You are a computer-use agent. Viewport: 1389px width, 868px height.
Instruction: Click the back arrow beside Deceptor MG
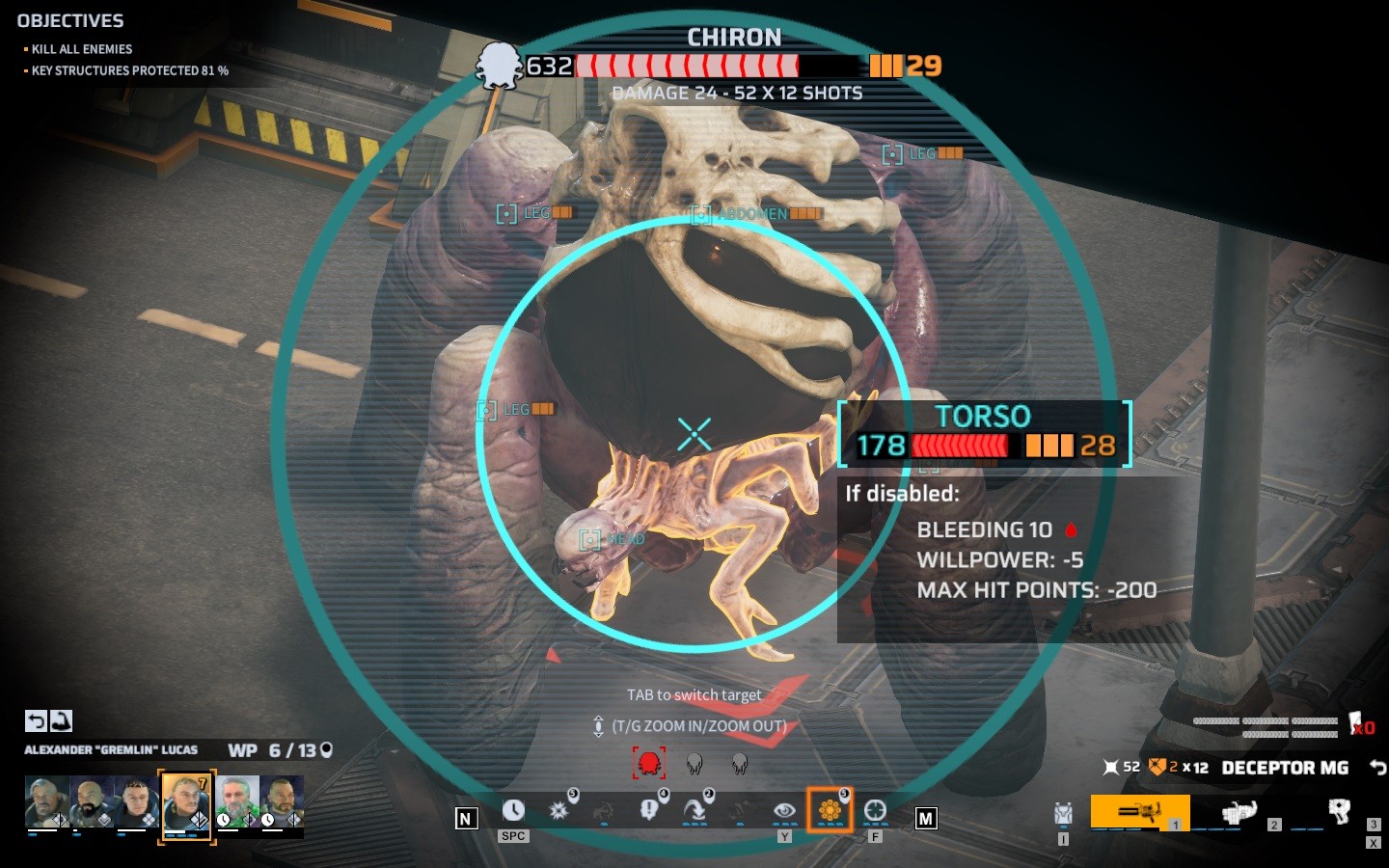click(1377, 768)
